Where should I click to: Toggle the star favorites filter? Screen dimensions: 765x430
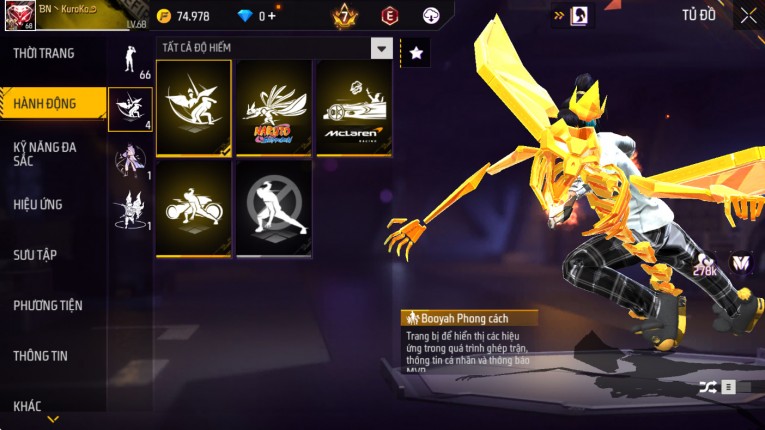[415, 52]
